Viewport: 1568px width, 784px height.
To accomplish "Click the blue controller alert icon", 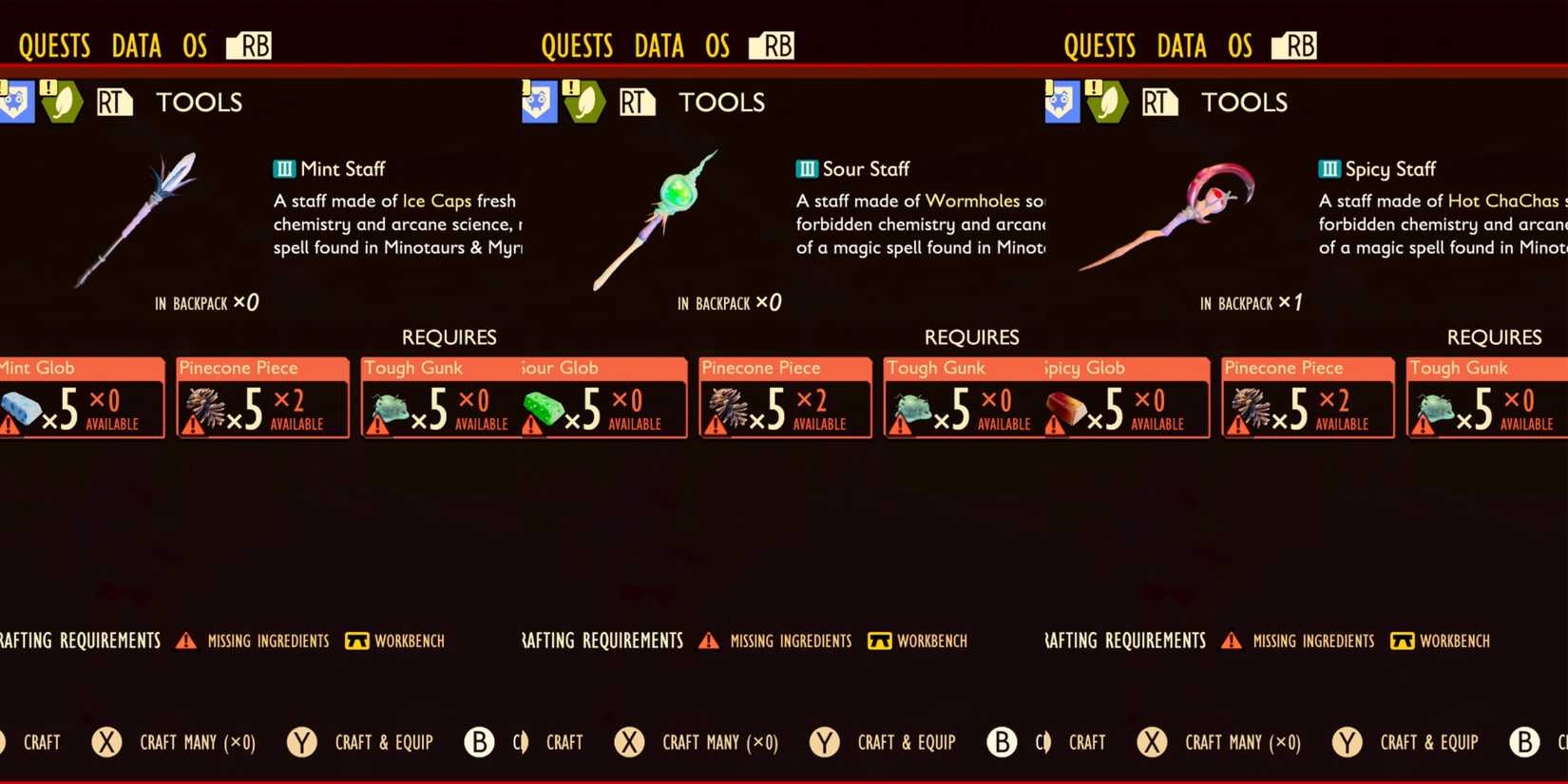I will [16, 102].
